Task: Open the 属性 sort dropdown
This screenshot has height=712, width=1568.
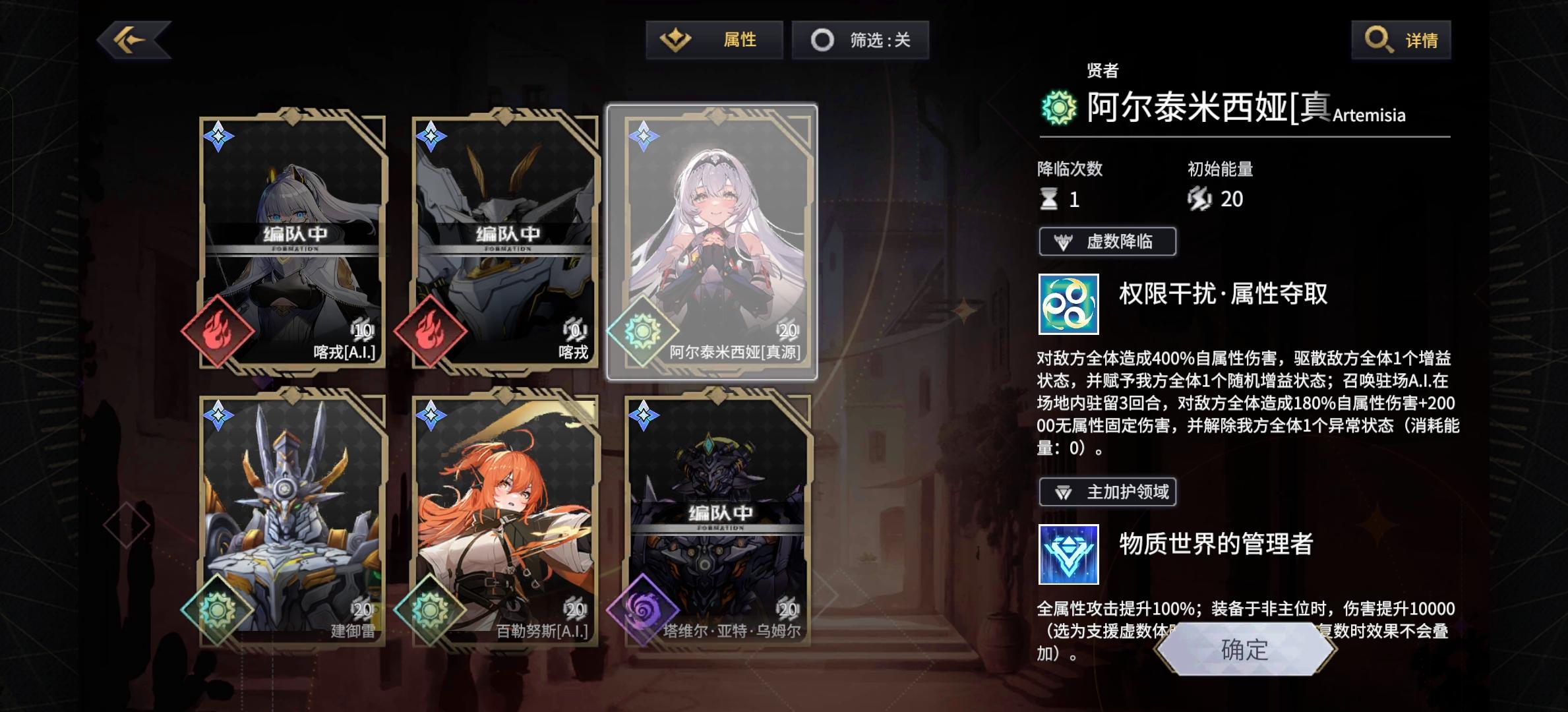Action: 713,40
